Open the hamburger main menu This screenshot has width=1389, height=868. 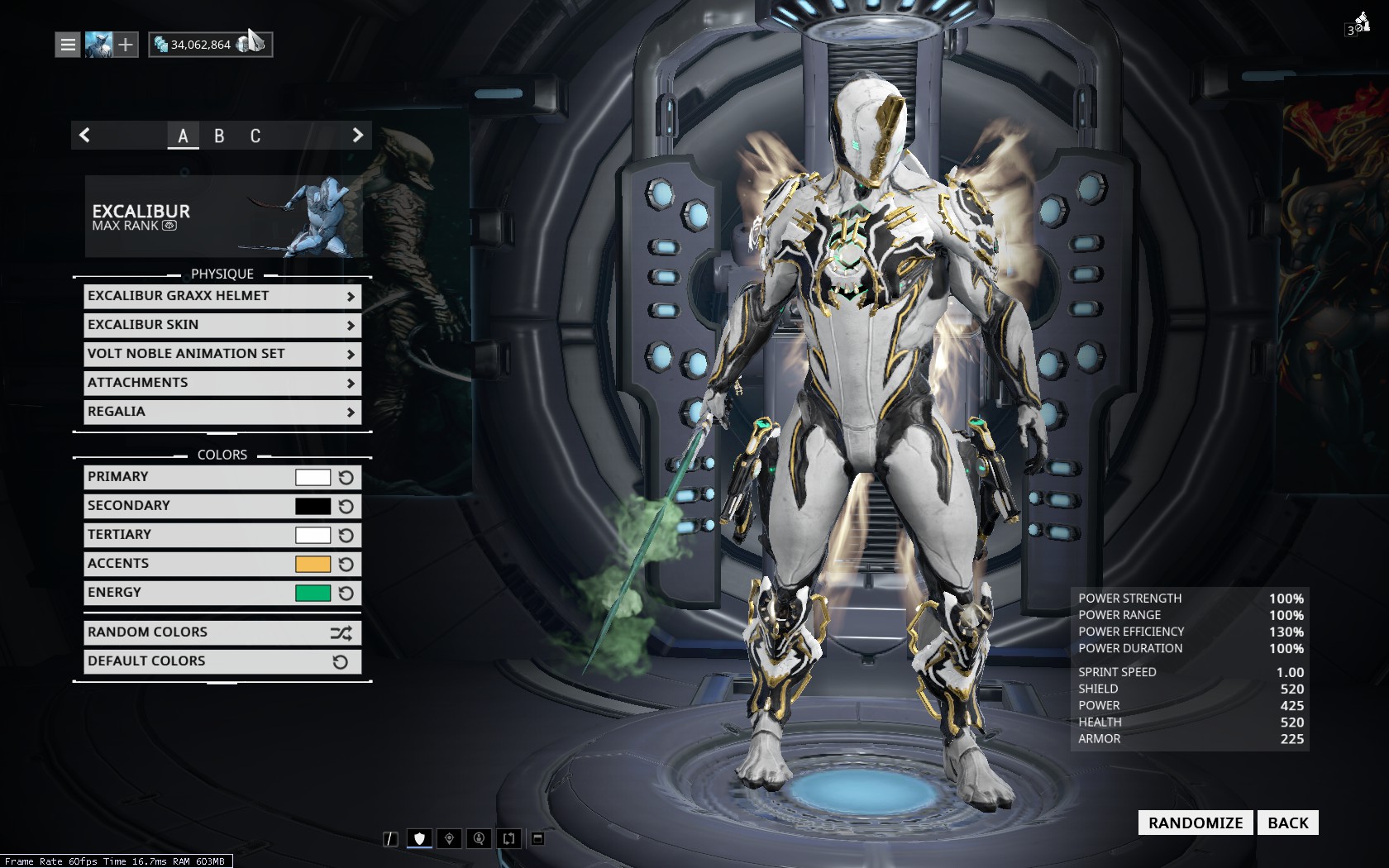pyautogui.click(x=68, y=45)
